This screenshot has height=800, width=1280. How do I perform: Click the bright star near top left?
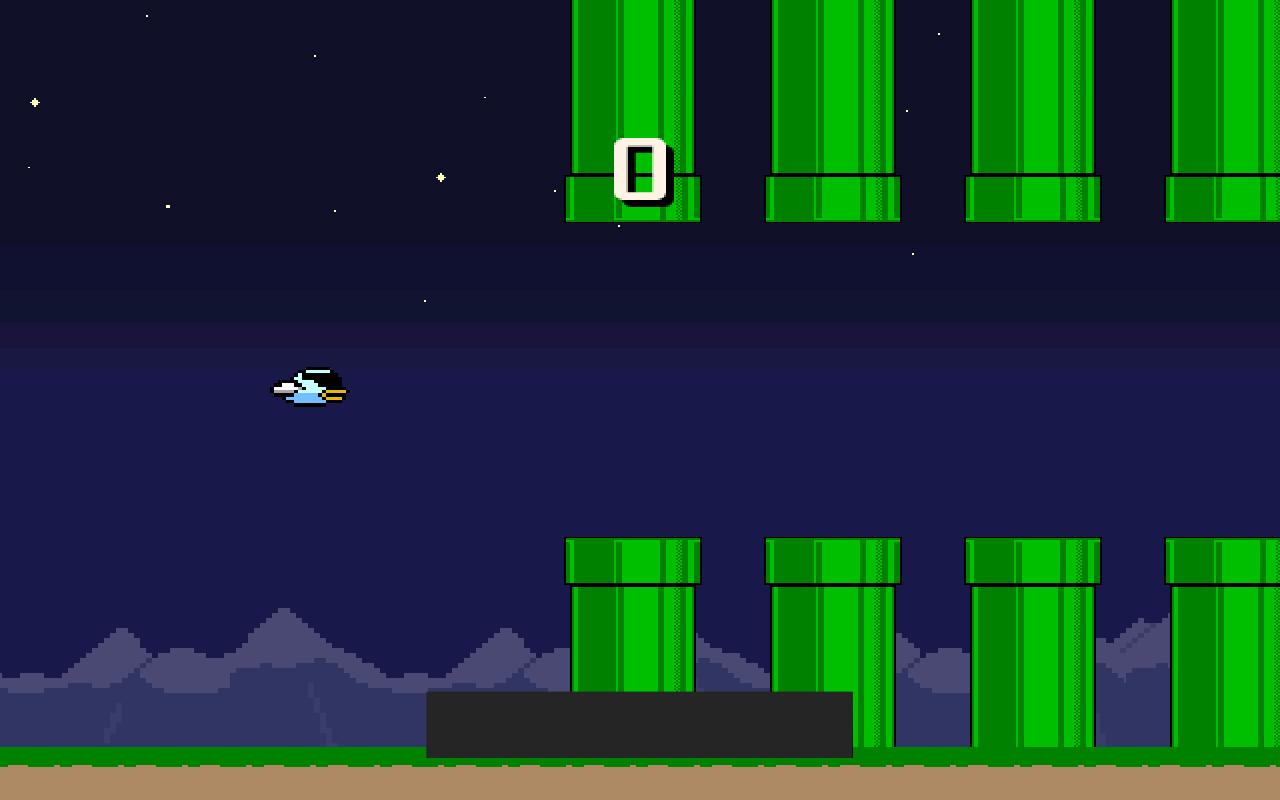pyautogui.click(x=35, y=101)
